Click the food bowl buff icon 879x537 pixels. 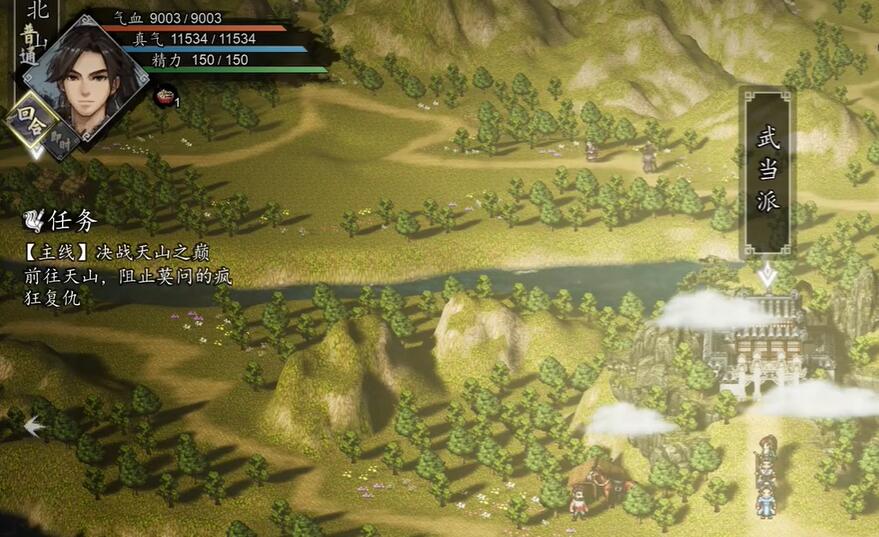tap(164, 97)
